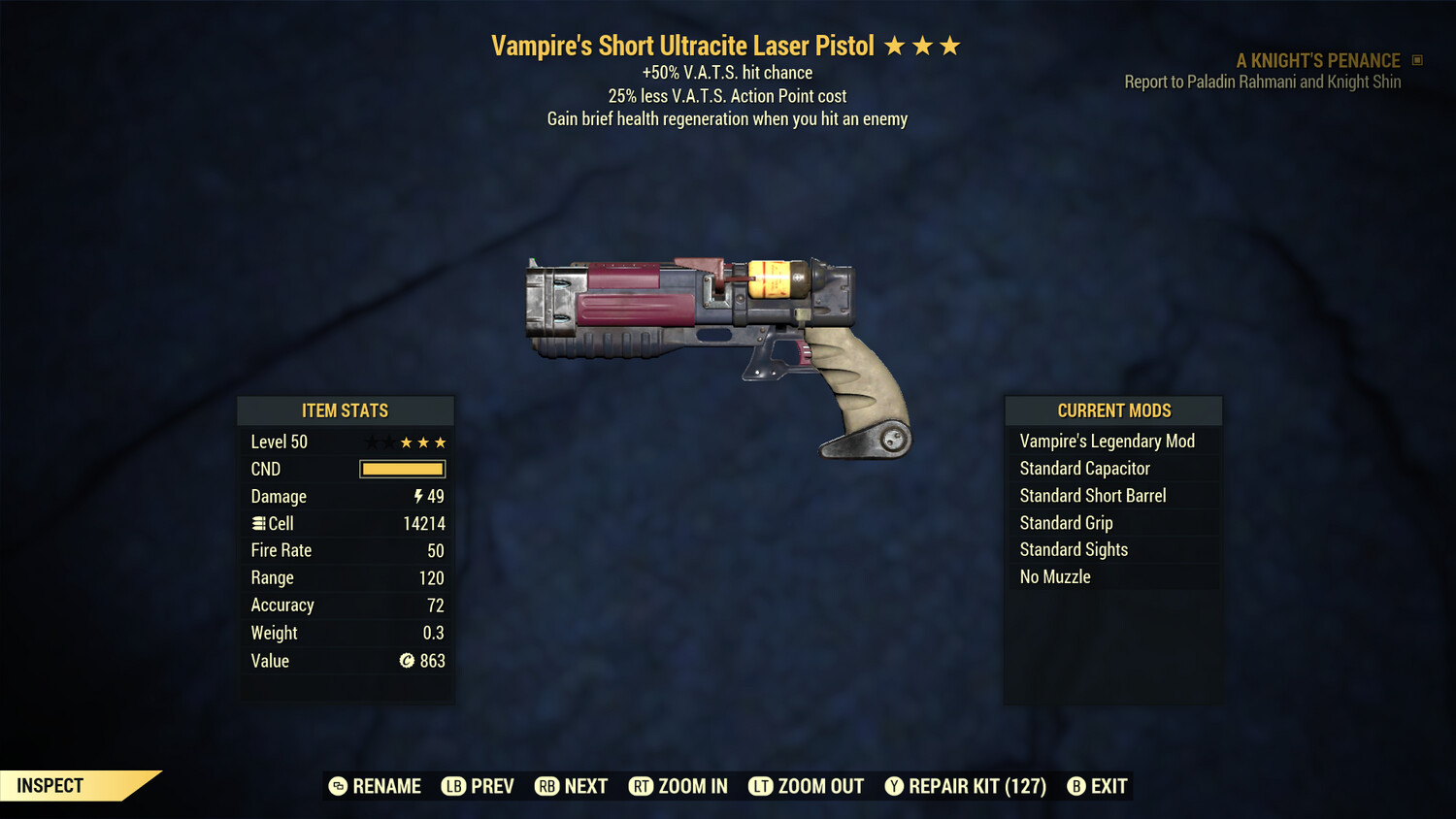Select the Standard Capacitor mod
This screenshot has width=1456, height=819.
point(1085,468)
